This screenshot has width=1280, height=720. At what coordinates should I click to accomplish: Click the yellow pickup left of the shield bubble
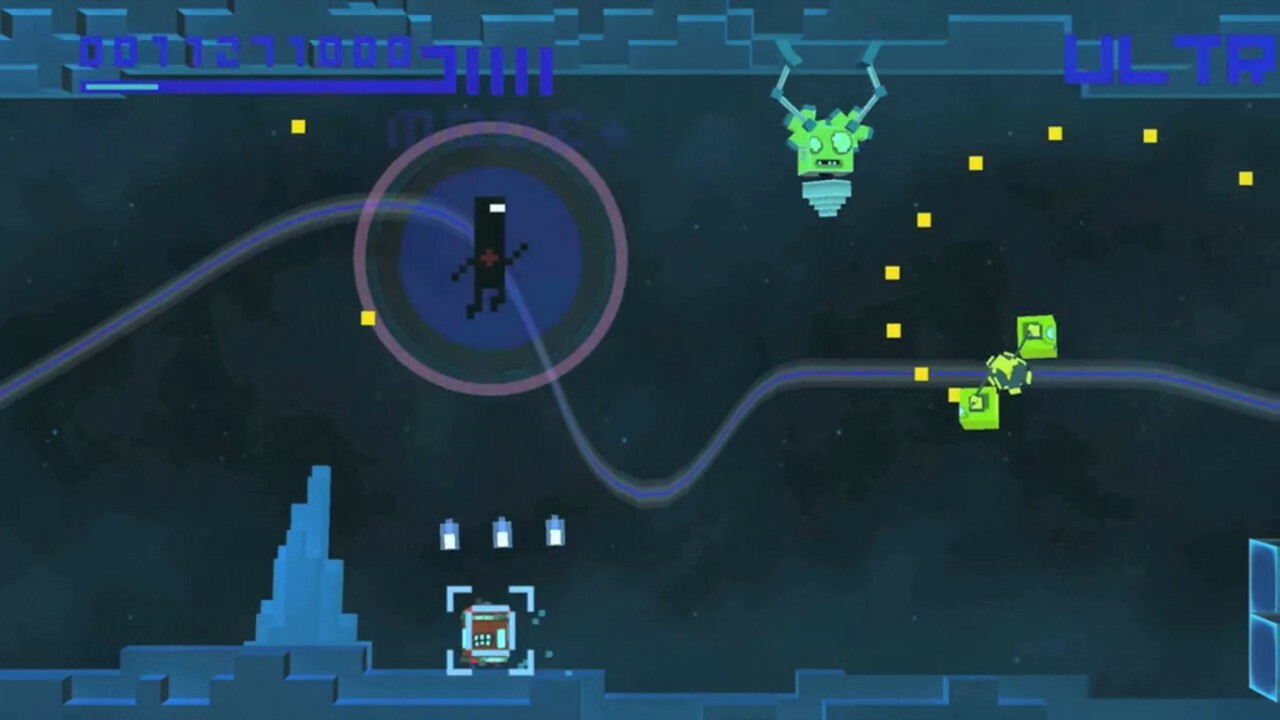pyautogui.click(x=366, y=319)
